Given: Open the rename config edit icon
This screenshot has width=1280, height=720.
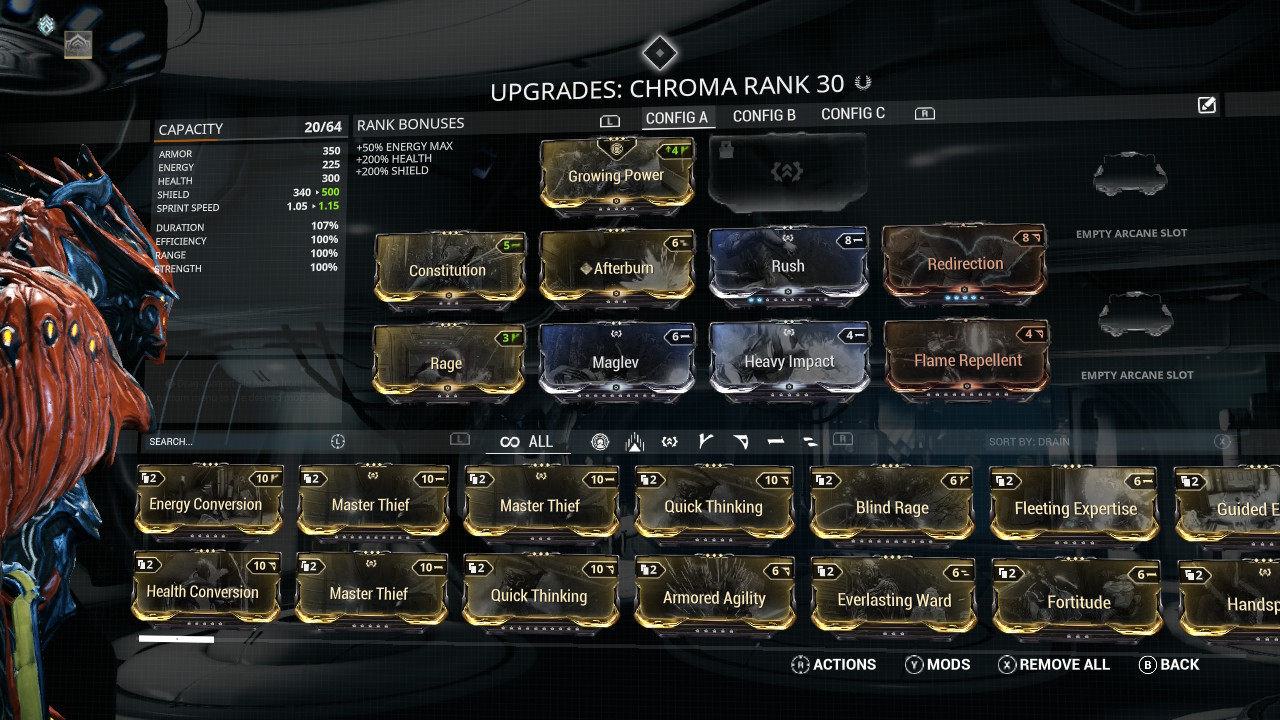Looking at the screenshot, I should pos(1207,105).
